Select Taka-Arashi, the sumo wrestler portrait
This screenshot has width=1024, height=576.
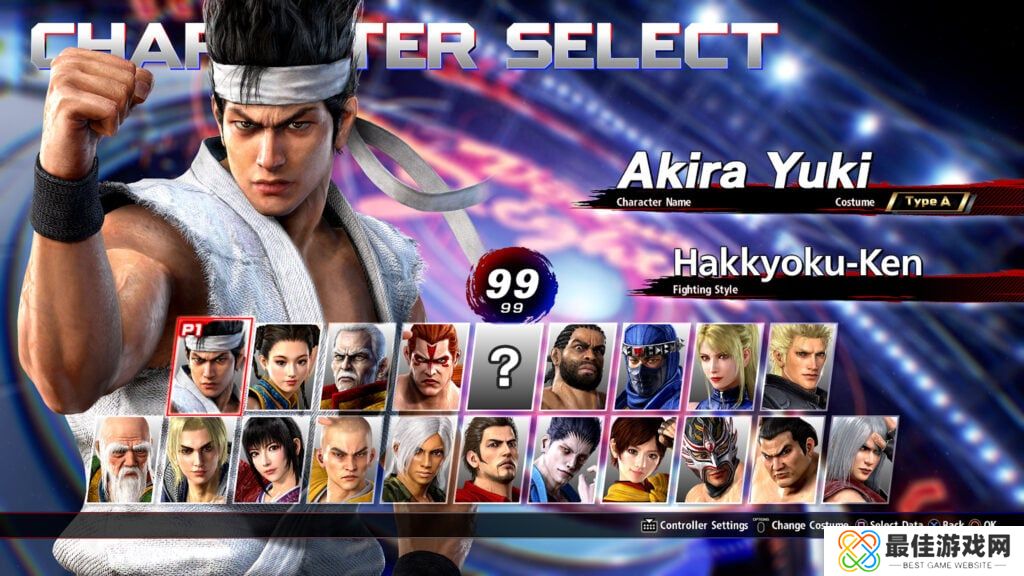coord(787,459)
